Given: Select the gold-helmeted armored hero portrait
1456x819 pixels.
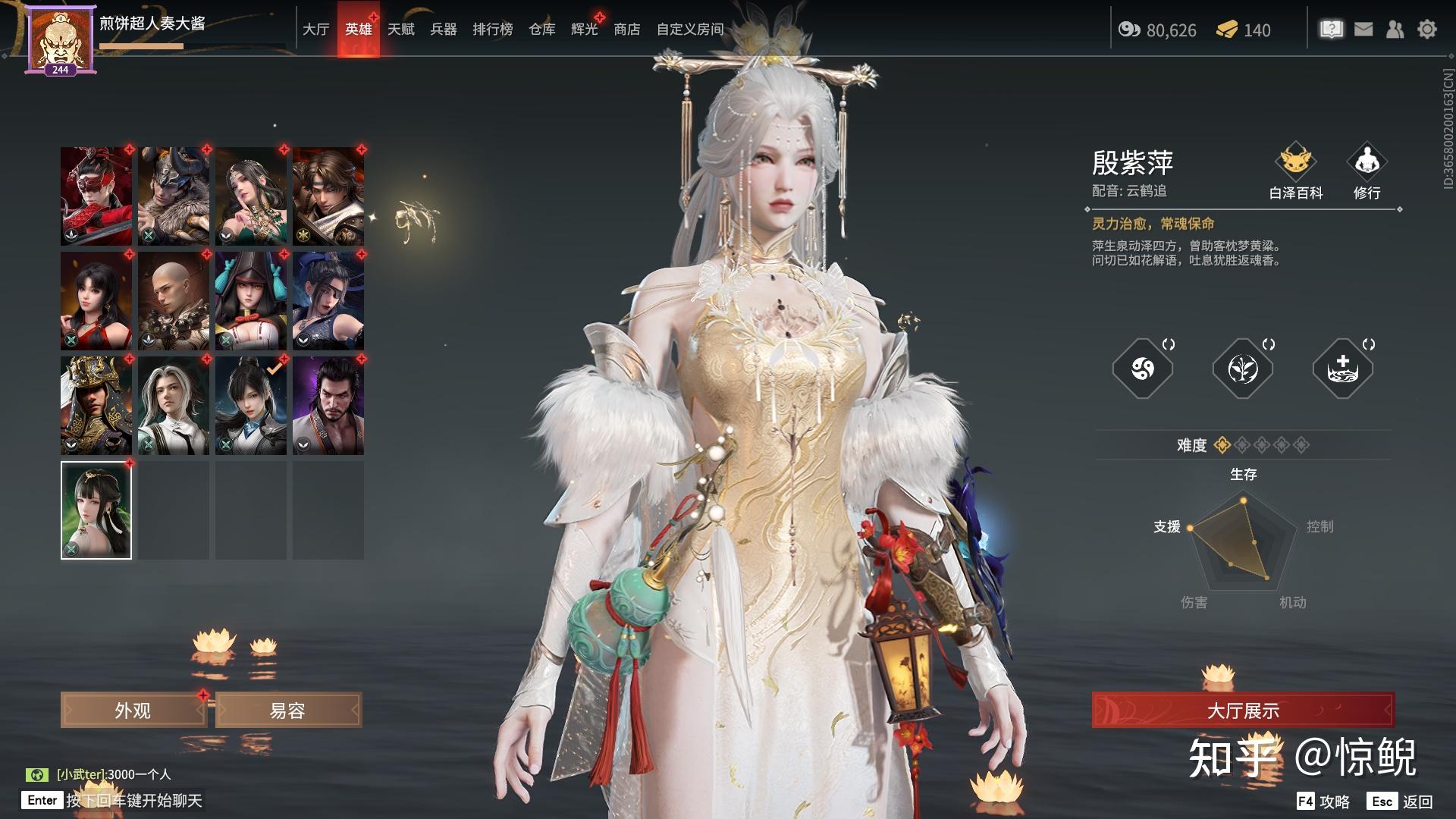Looking at the screenshot, I should coord(96,406).
